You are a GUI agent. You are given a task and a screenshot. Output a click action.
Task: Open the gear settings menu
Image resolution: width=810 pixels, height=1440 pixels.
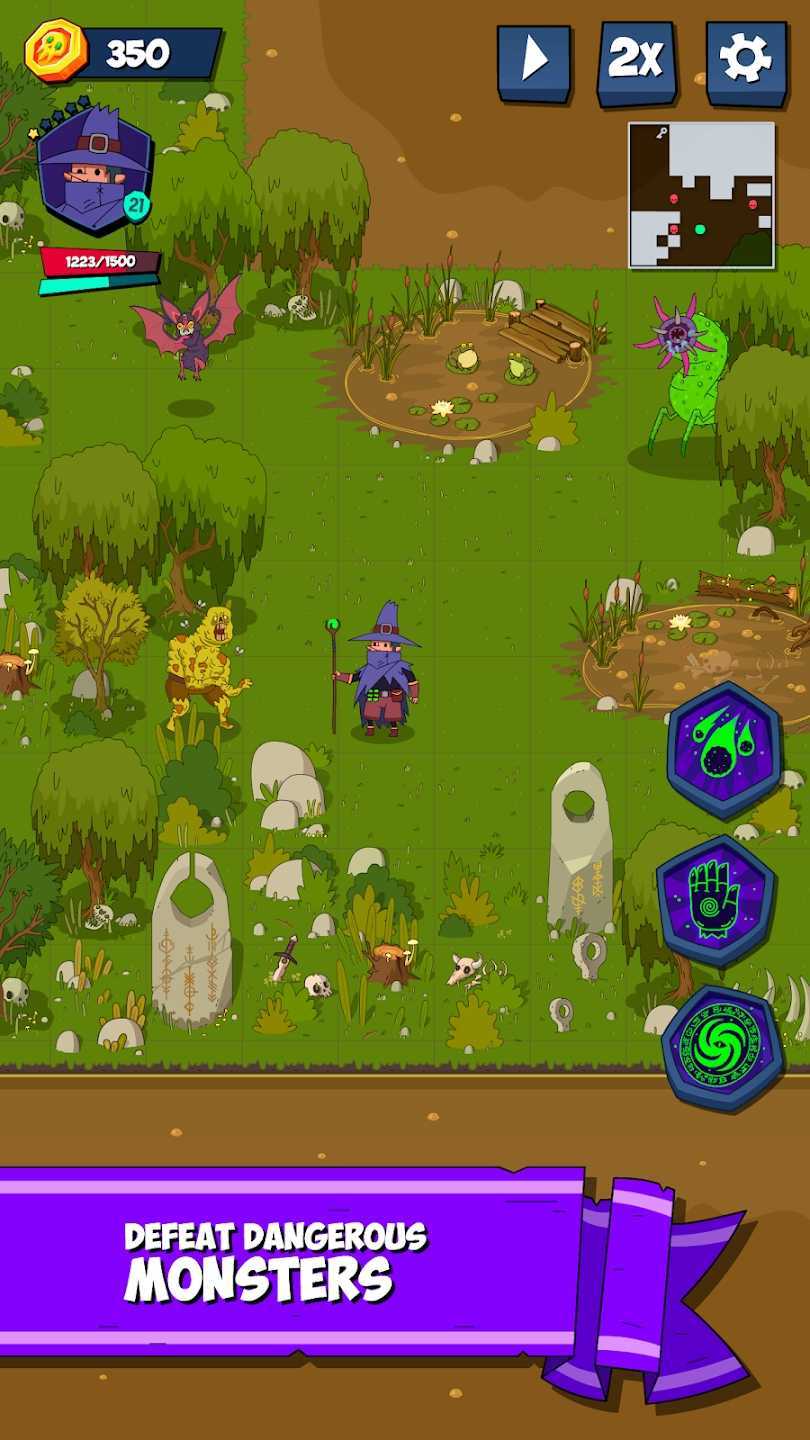point(745,63)
